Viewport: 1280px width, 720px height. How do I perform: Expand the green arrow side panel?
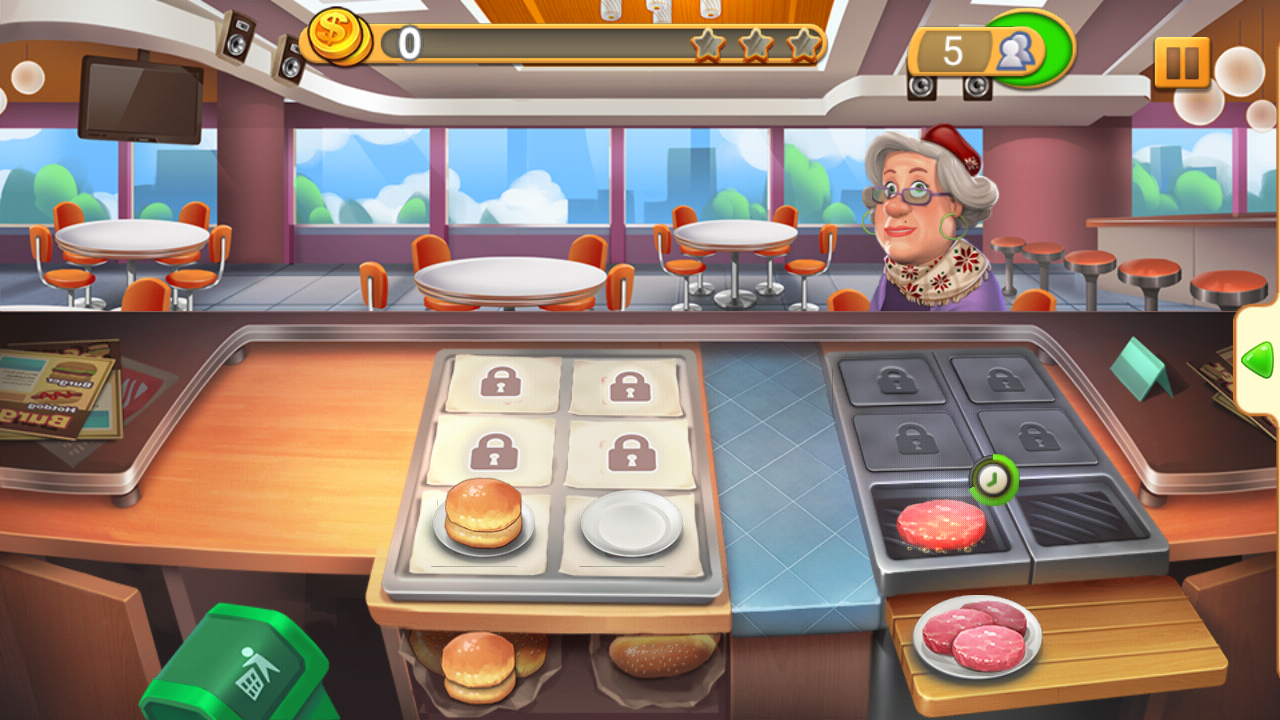[x=1258, y=359]
